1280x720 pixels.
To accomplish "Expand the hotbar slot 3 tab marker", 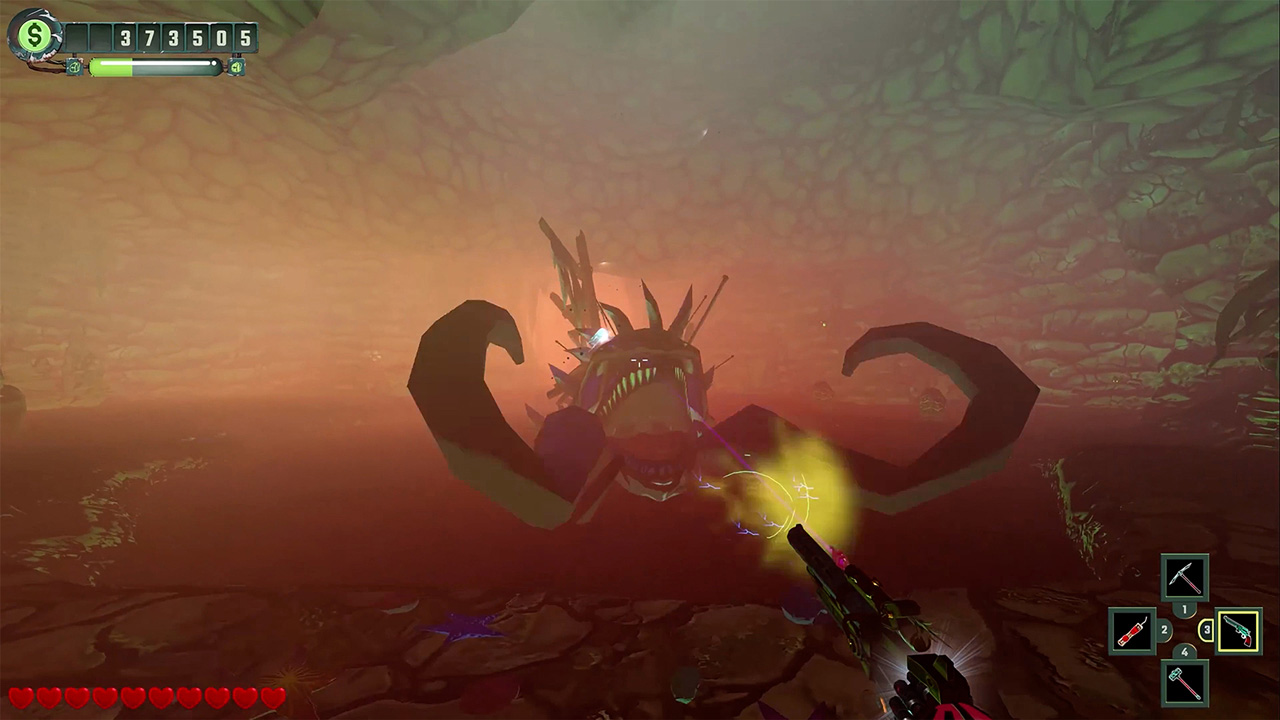I will (1207, 630).
